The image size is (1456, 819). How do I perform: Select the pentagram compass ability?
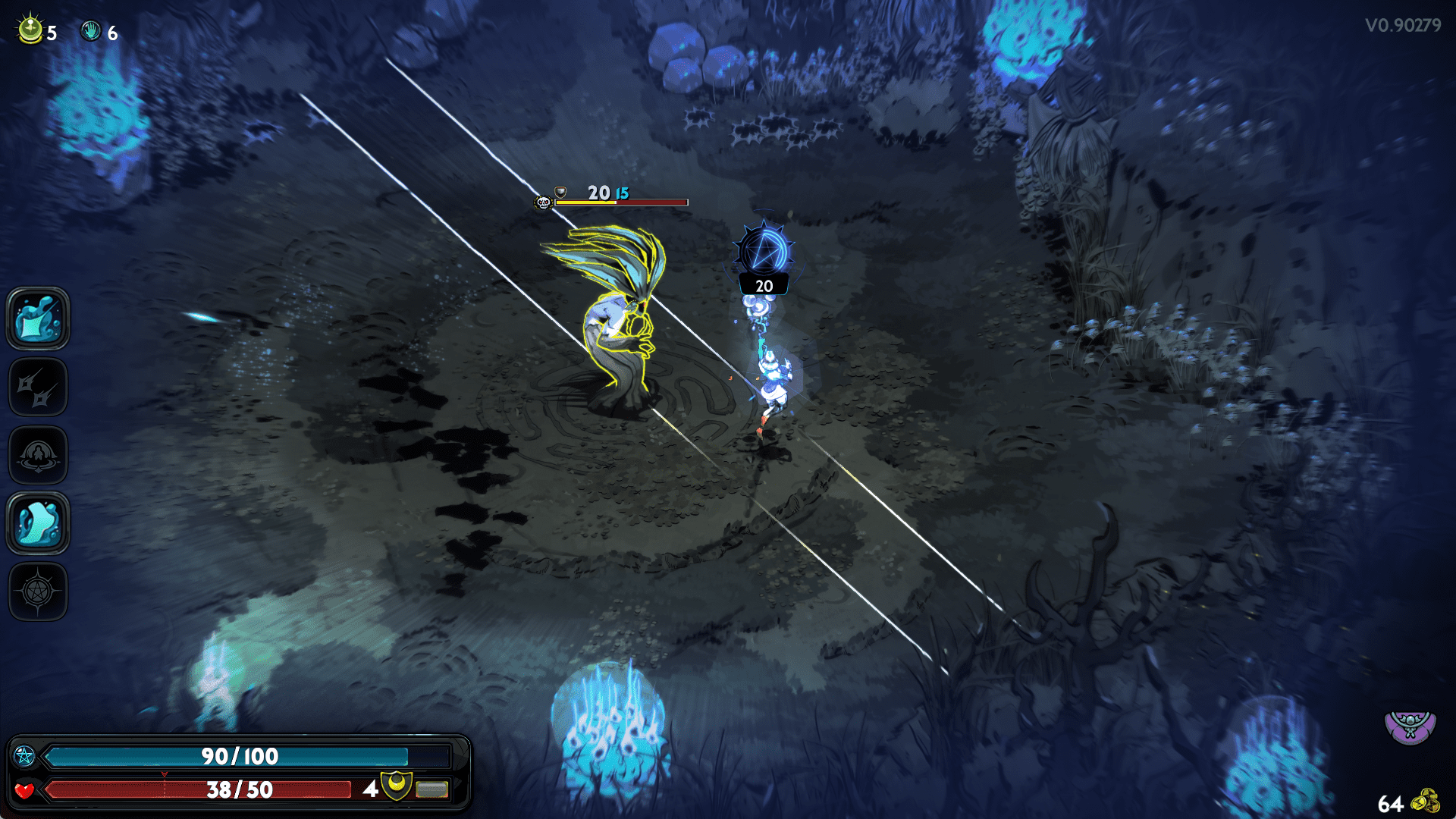(x=38, y=591)
